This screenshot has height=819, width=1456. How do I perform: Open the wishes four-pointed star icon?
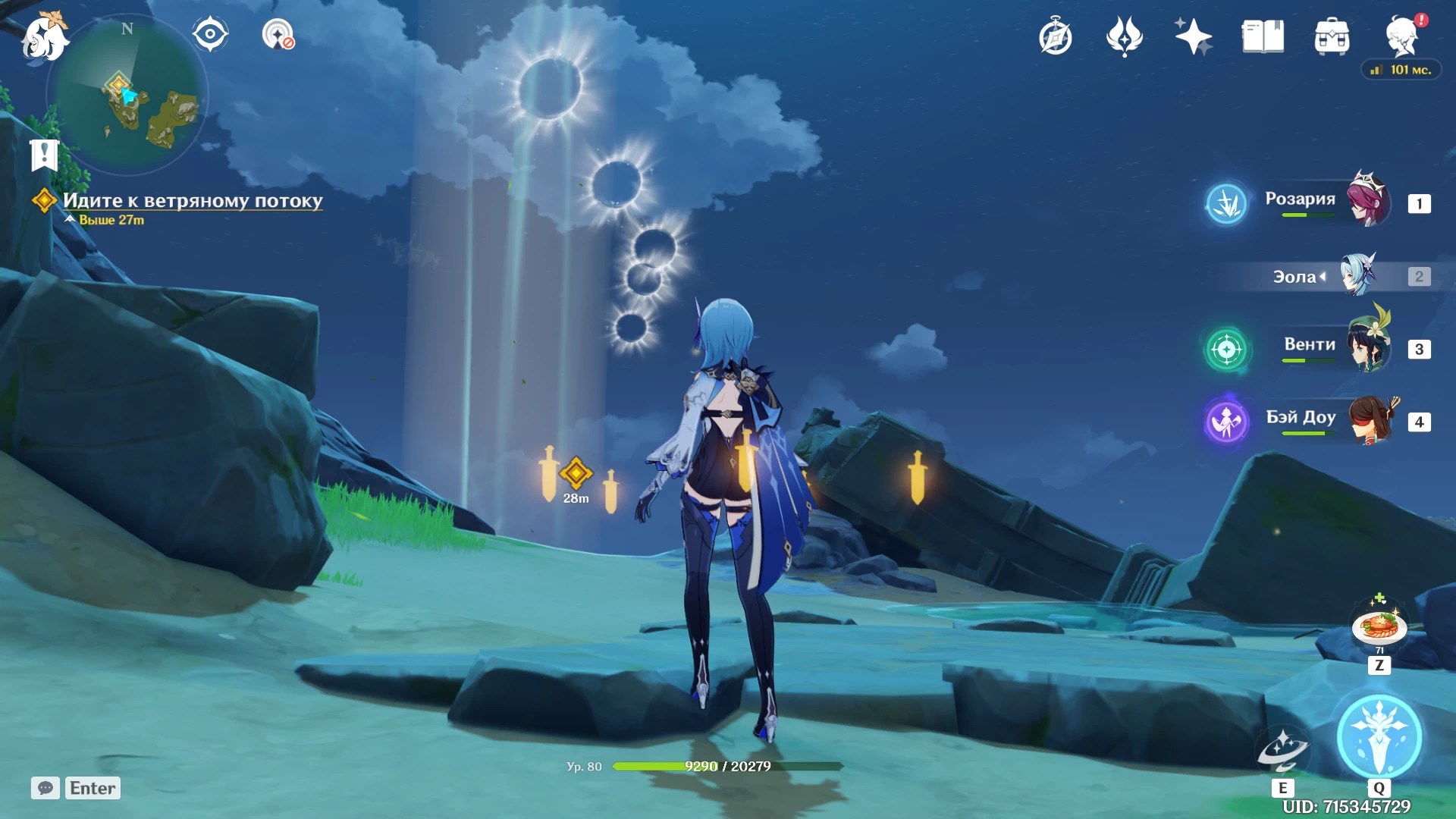coord(1193,36)
